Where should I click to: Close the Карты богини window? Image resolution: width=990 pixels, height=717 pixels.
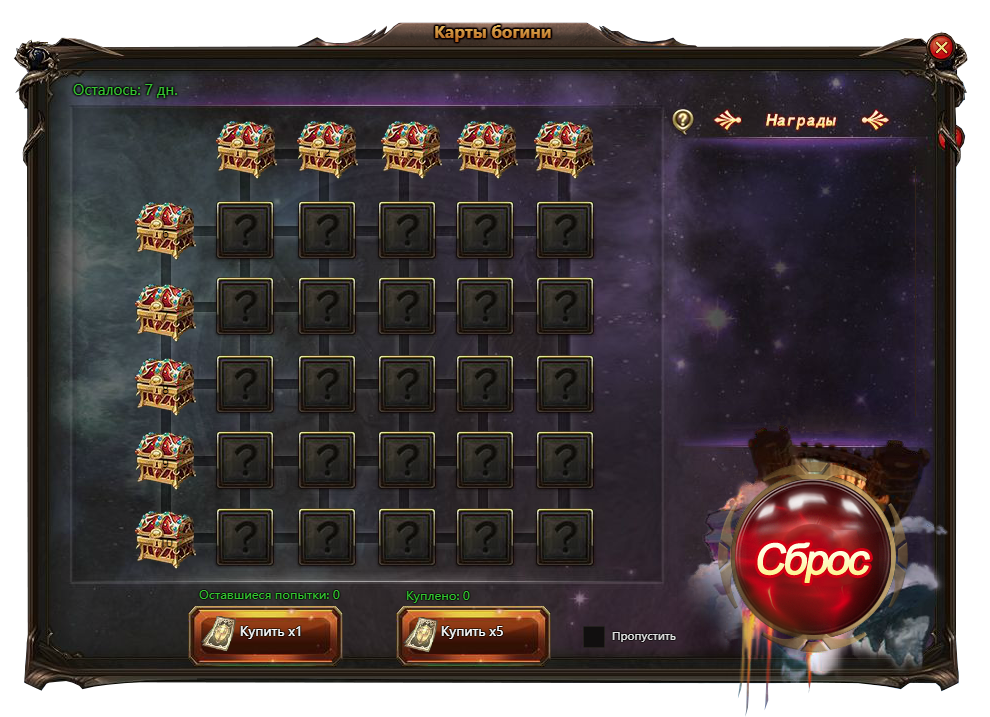[940, 47]
